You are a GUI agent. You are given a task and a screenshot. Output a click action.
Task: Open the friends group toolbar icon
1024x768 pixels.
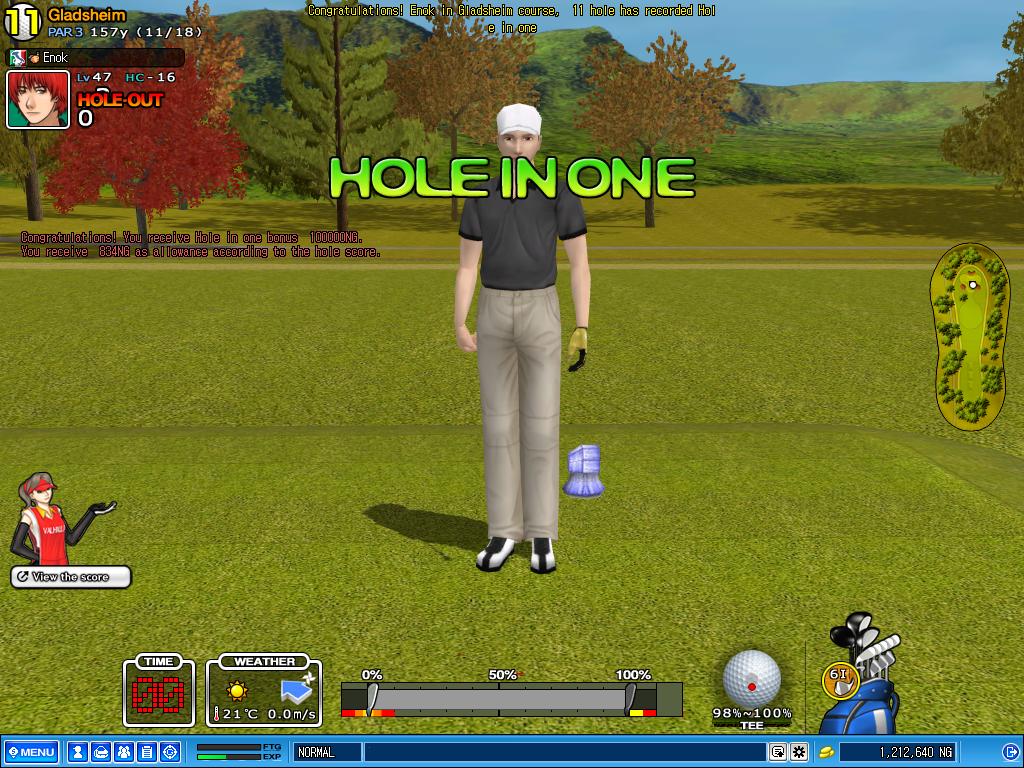point(123,752)
